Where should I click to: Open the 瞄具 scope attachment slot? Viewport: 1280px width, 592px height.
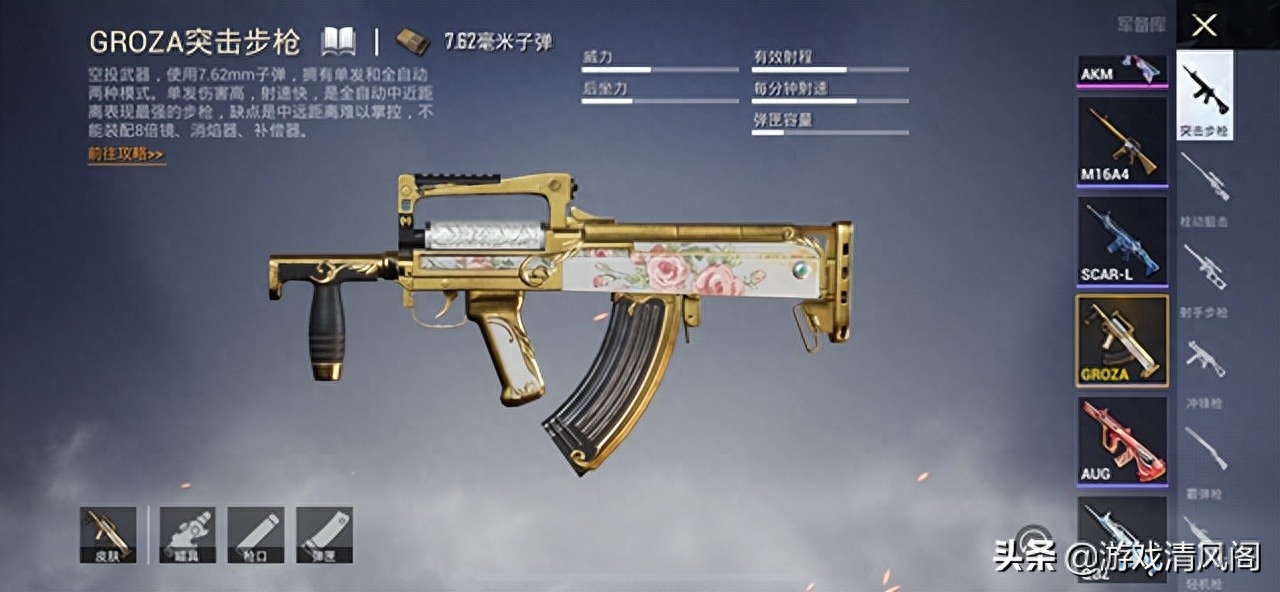[187, 534]
